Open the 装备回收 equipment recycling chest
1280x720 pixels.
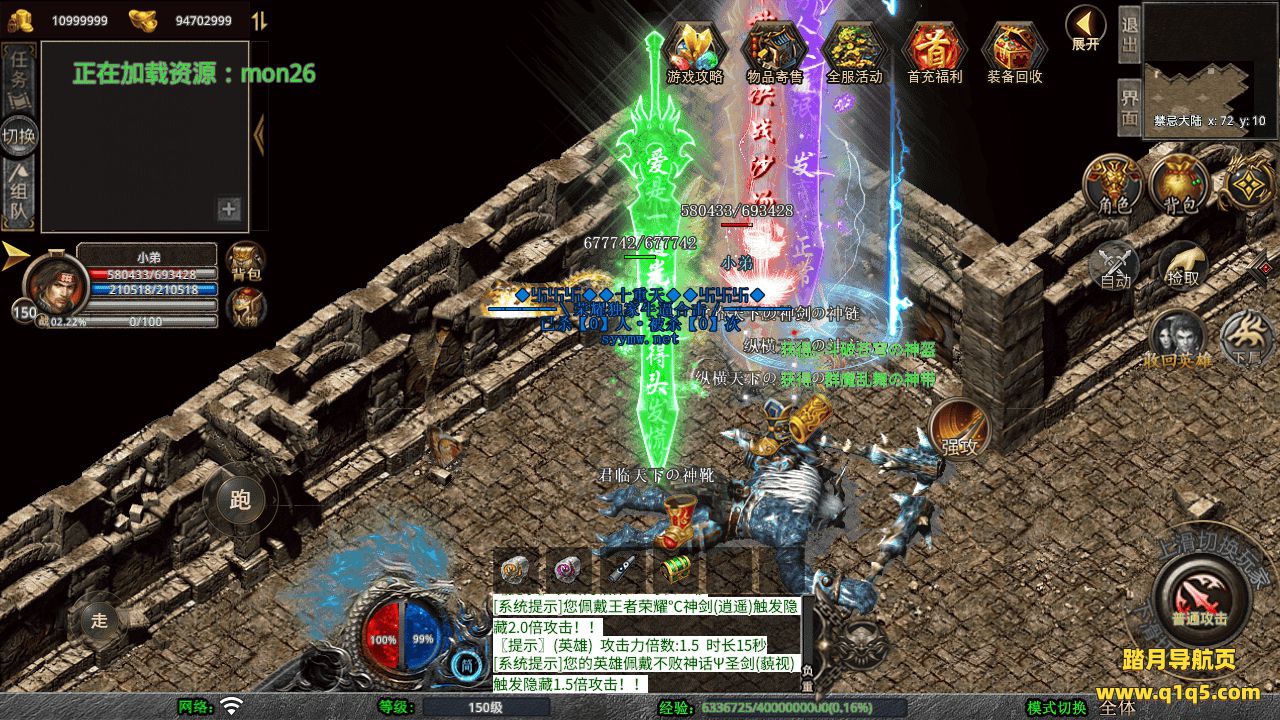click(x=1014, y=50)
